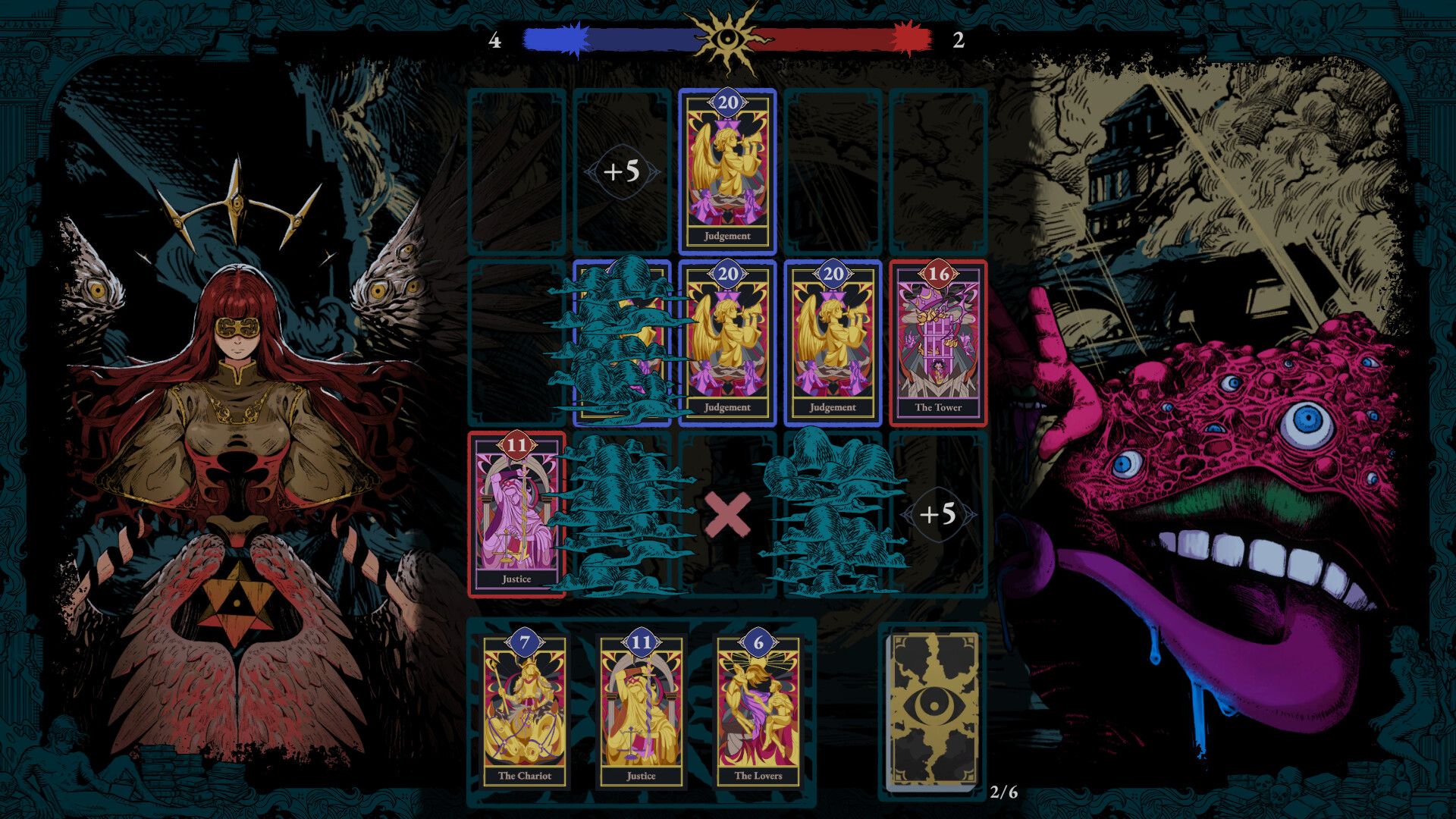Click the eye-backed draw deck
1456x819 pixels.
coord(933,711)
